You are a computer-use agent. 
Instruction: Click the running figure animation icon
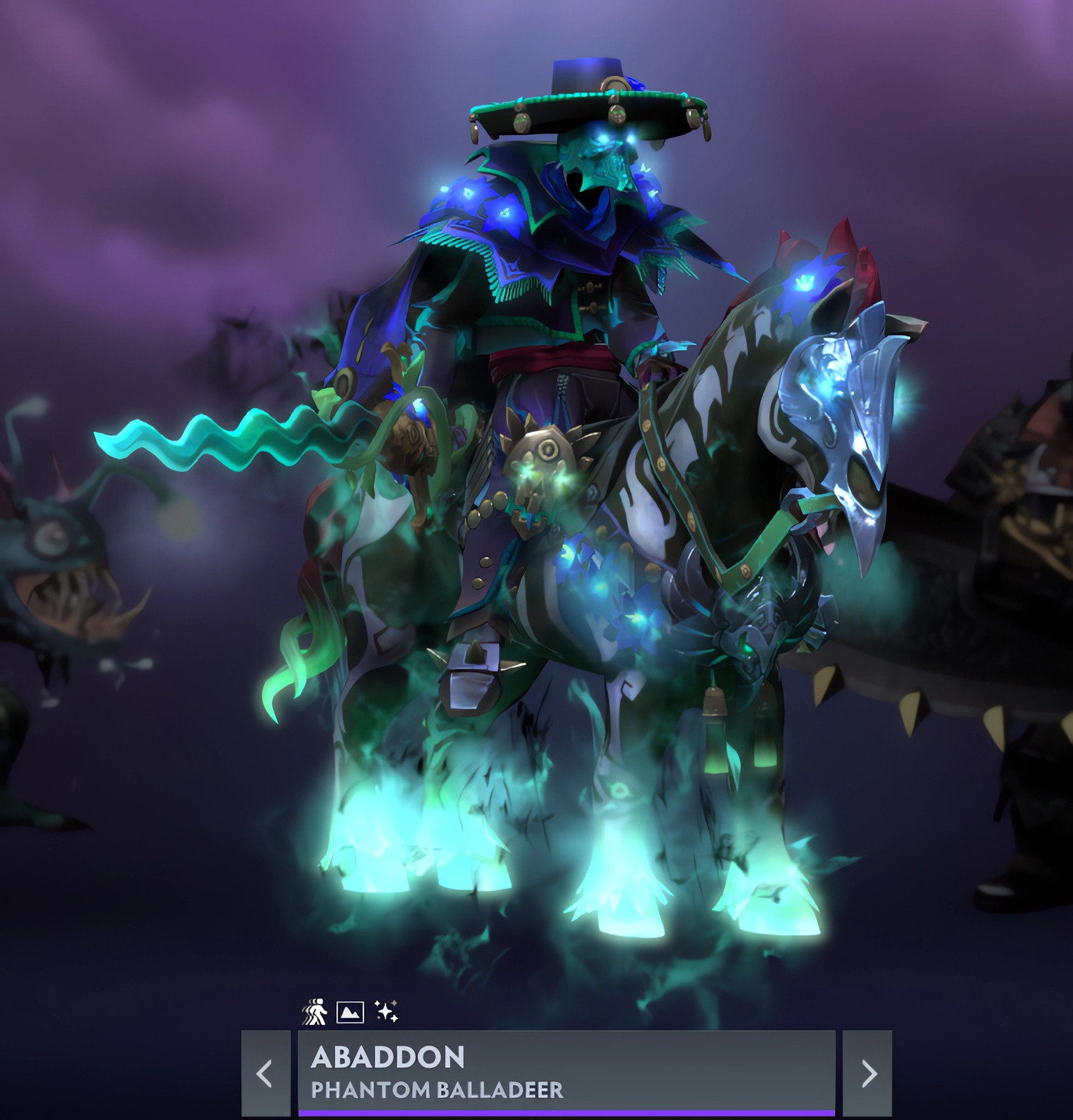click(314, 1012)
